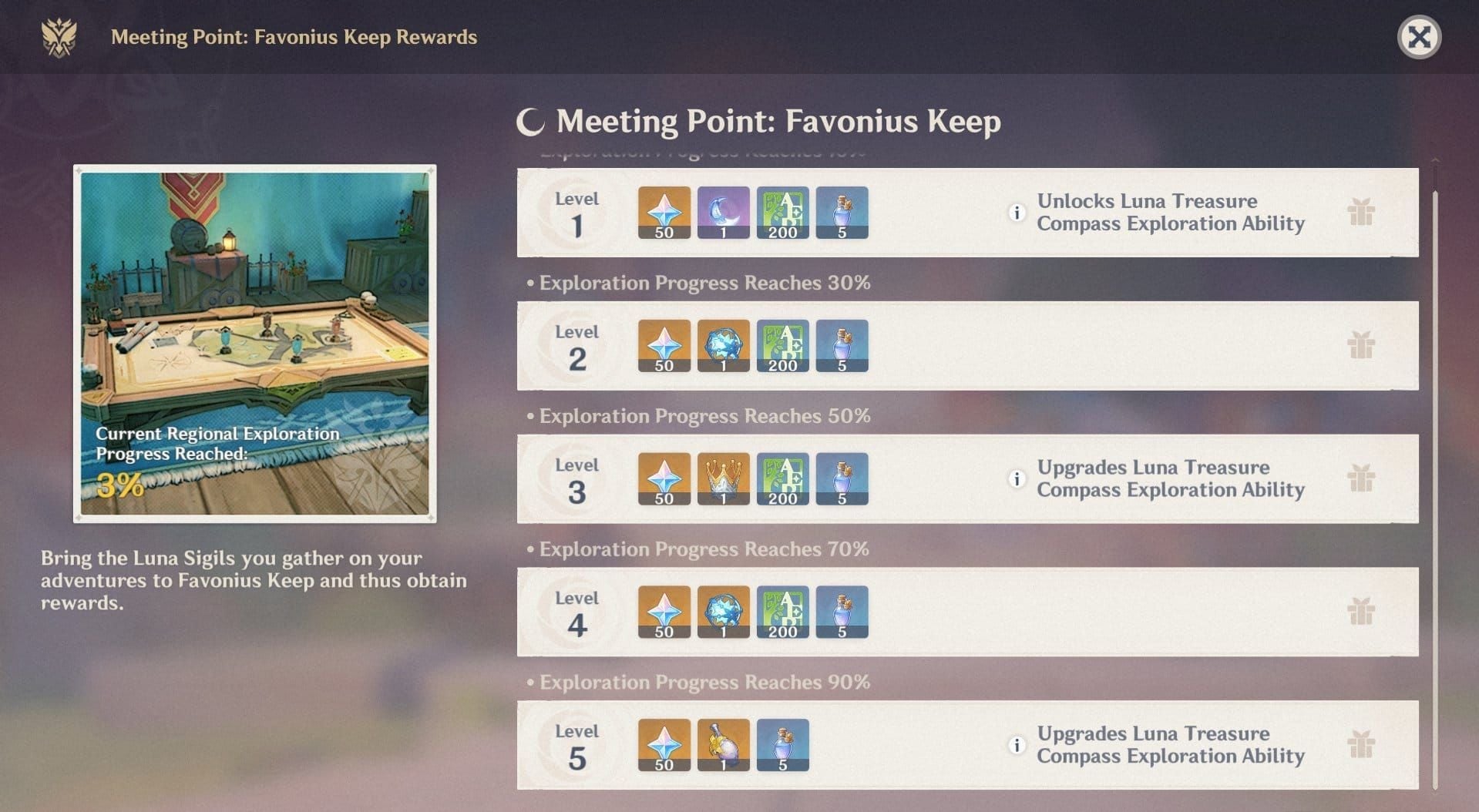This screenshot has width=1479, height=812.
Task: Select the Meeting Point: Favonius Keep heading
Action: pos(778,121)
